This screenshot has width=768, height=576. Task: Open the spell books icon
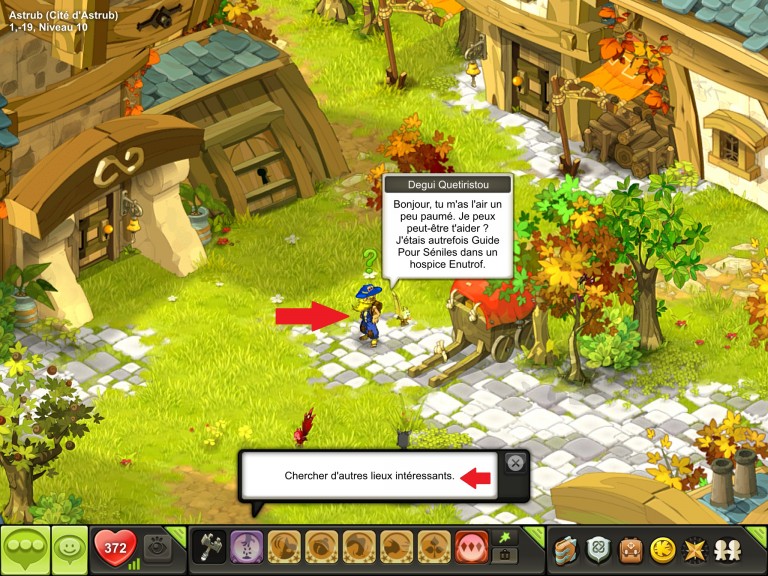pyautogui.click(x=568, y=549)
